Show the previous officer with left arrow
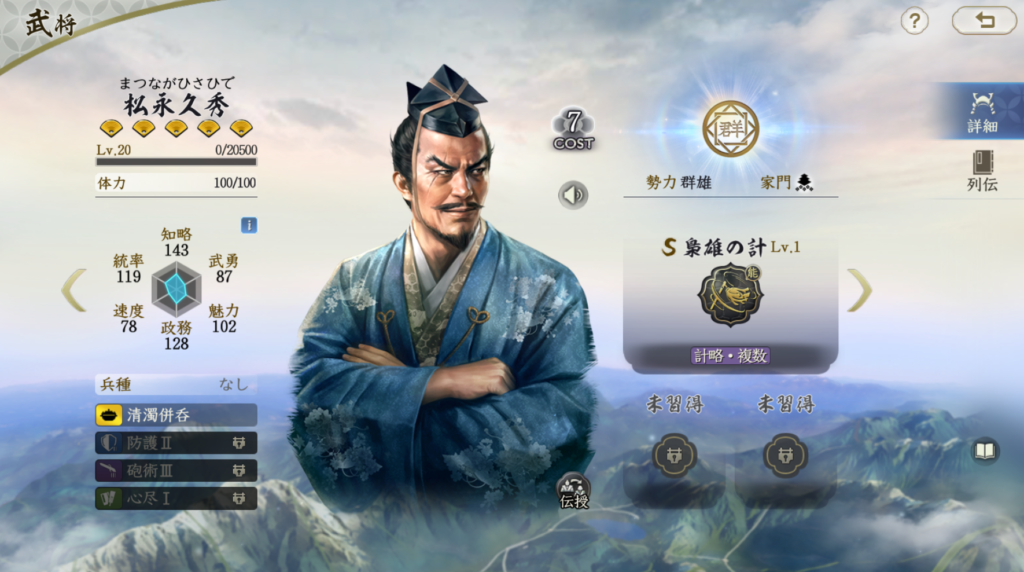This screenshot has width=1024, height=572. click(x=74, y=289)
